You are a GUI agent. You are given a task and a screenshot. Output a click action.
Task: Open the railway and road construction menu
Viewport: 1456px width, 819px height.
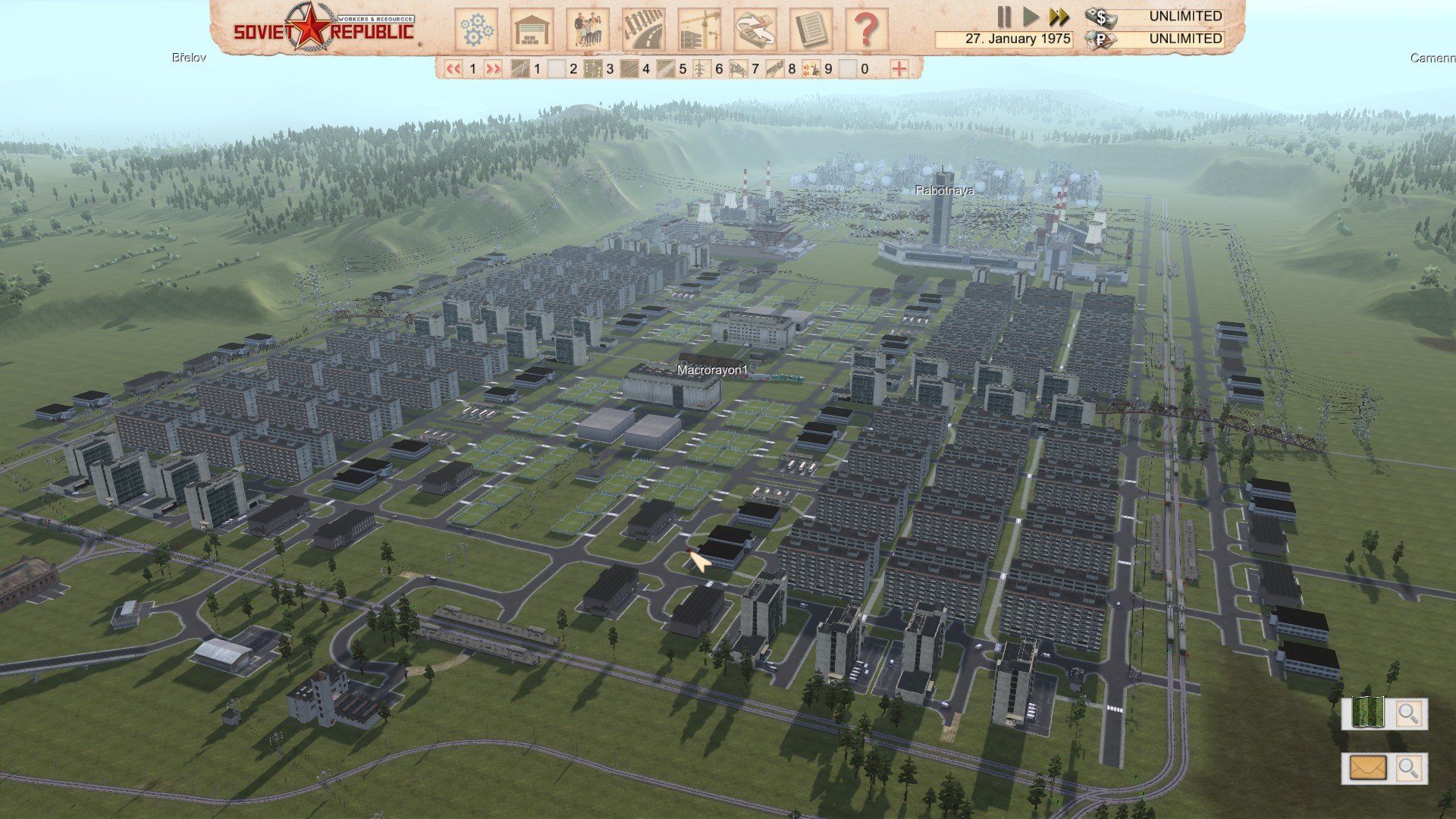click(x=643, y=30)
